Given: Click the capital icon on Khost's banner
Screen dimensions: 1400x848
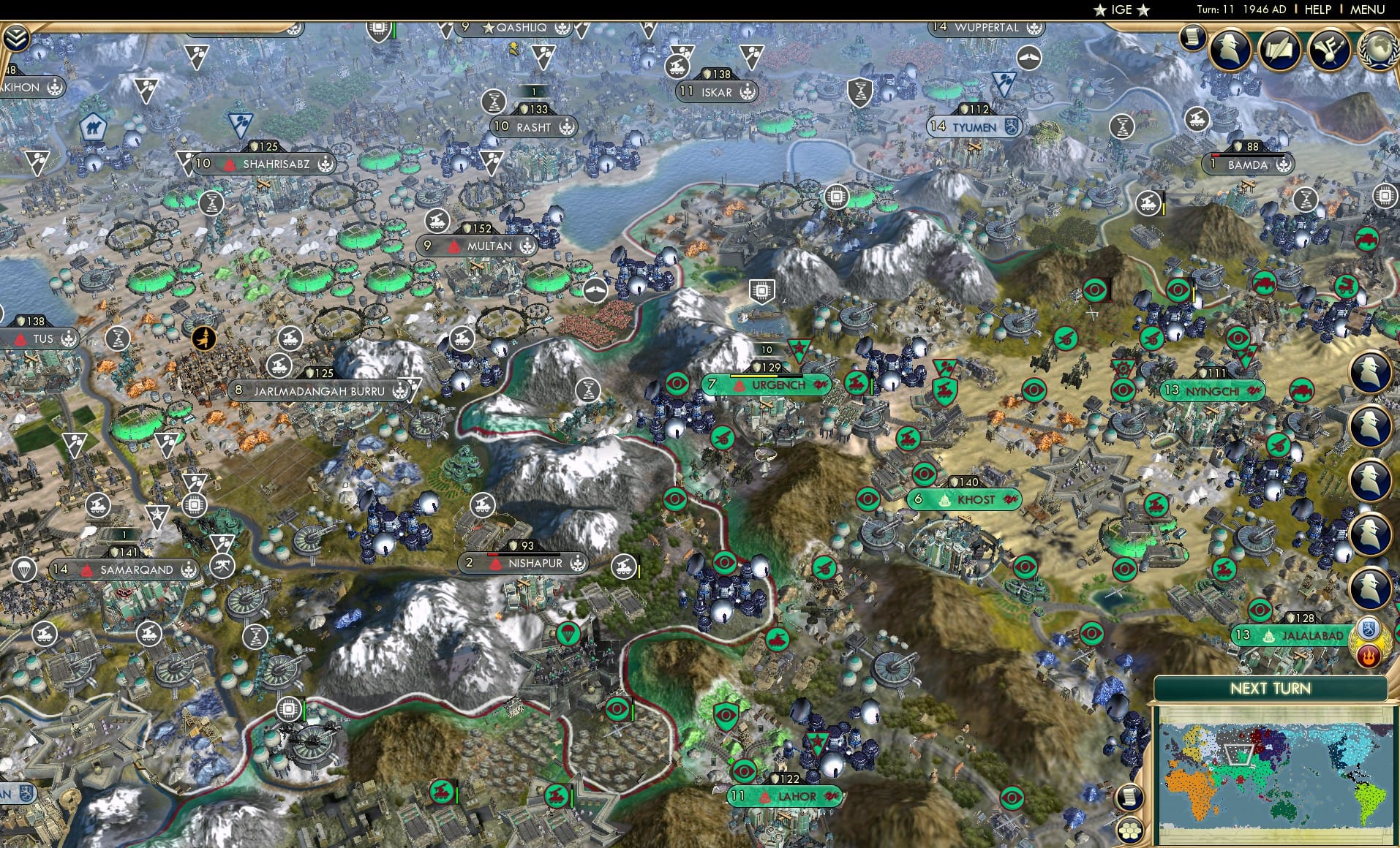Looking at the screenshot, I should [x=945, y=500].
